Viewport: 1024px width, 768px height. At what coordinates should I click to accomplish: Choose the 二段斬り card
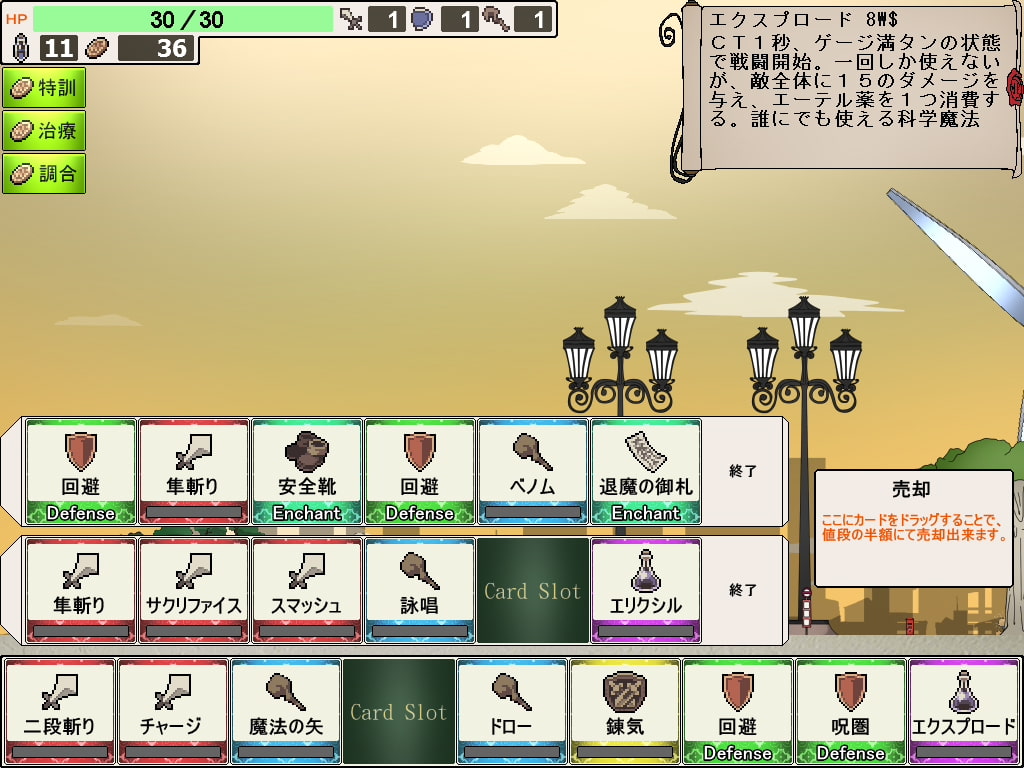click(x=60, y=711)
